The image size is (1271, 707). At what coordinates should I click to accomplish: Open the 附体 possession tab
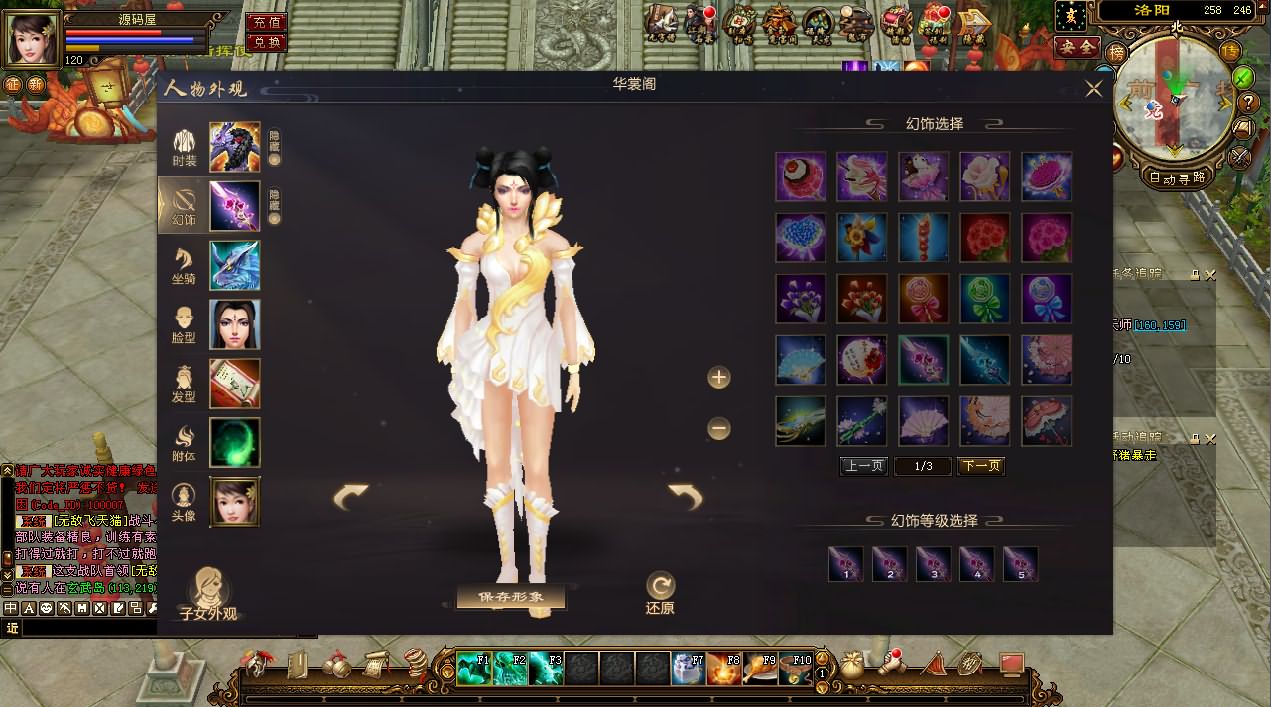(185, 442)
